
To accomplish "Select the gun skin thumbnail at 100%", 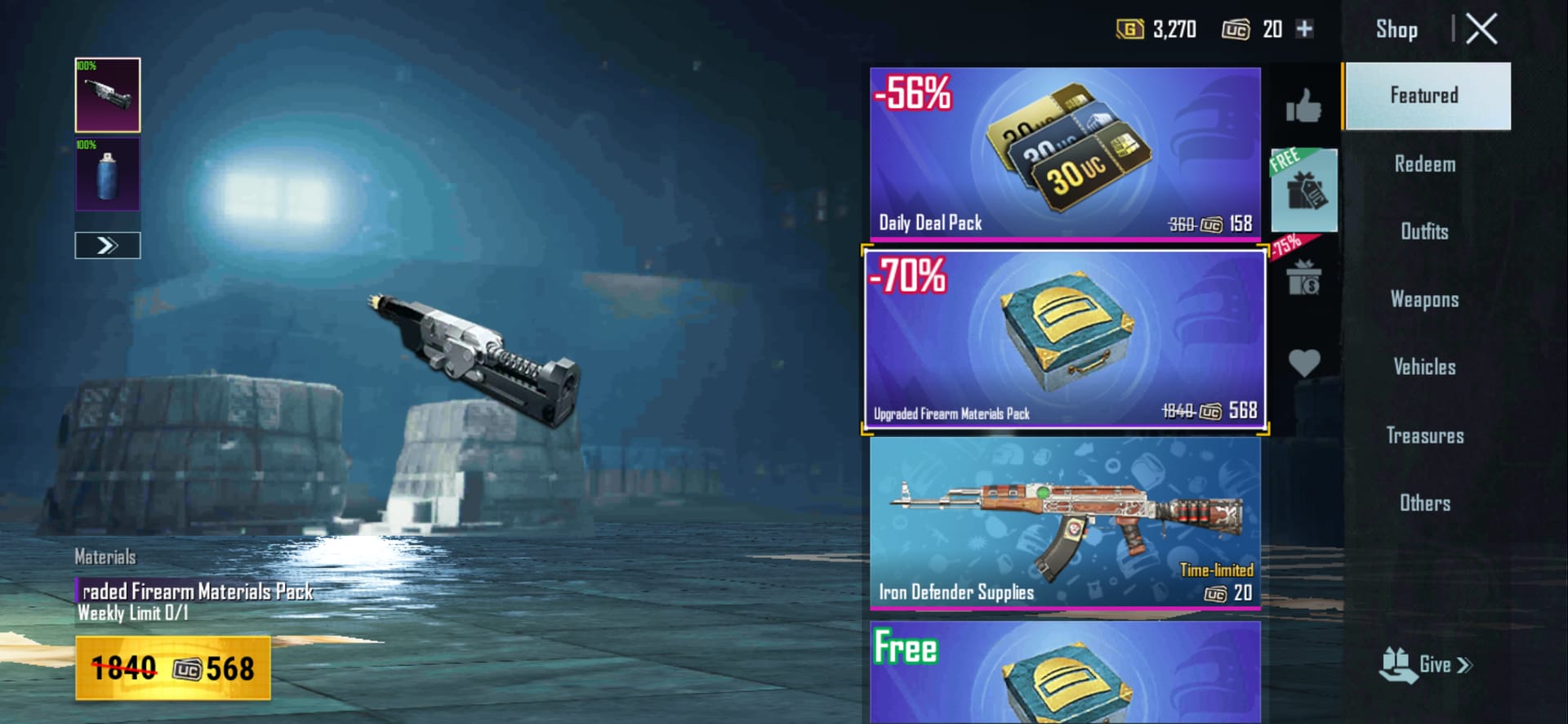I will (107, 96).
